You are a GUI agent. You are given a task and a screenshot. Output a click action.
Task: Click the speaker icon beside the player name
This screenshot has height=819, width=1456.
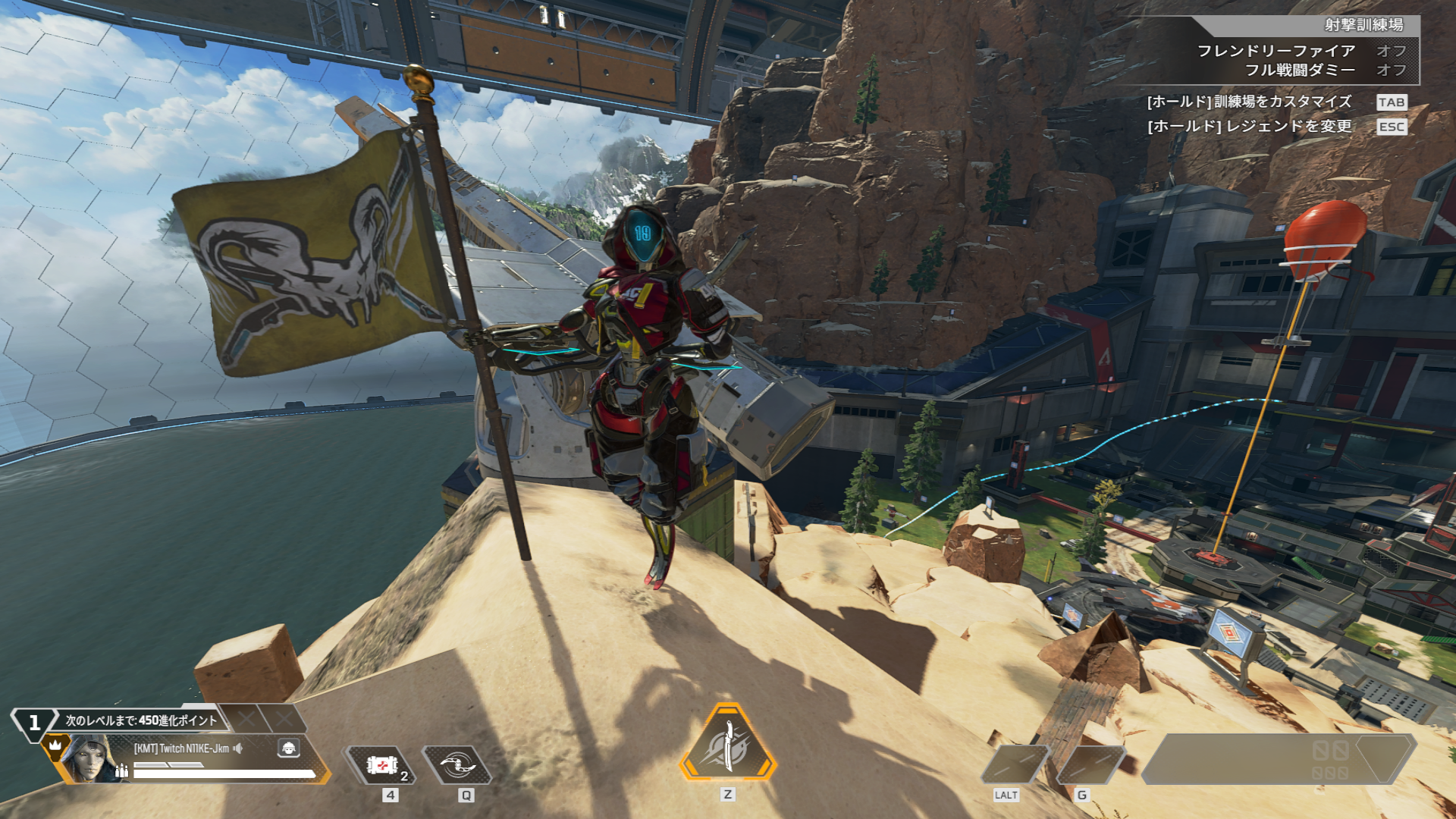[x=238, y=748]
